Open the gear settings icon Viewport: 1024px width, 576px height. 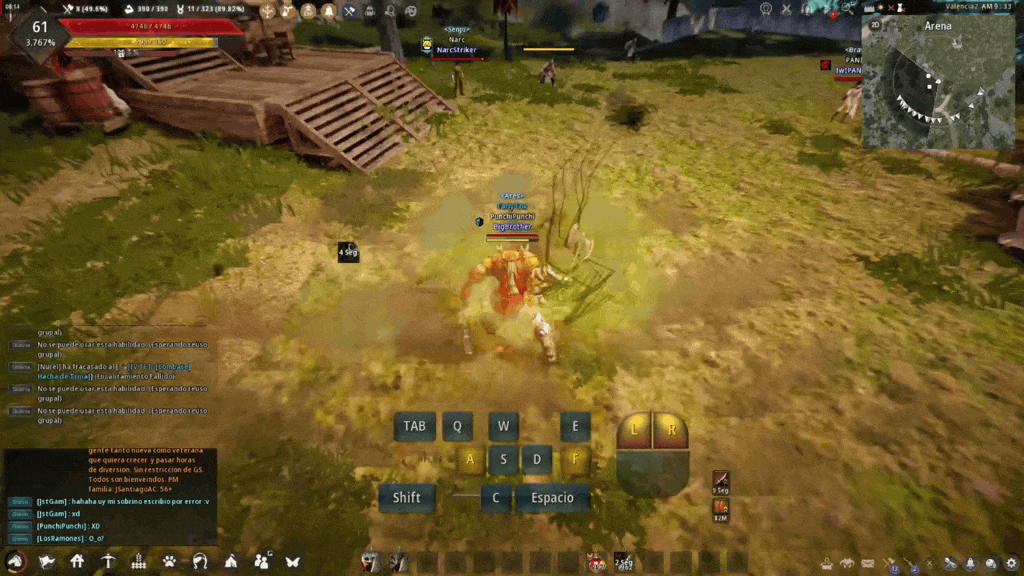pyautogui.click(x=1012, y=563)
